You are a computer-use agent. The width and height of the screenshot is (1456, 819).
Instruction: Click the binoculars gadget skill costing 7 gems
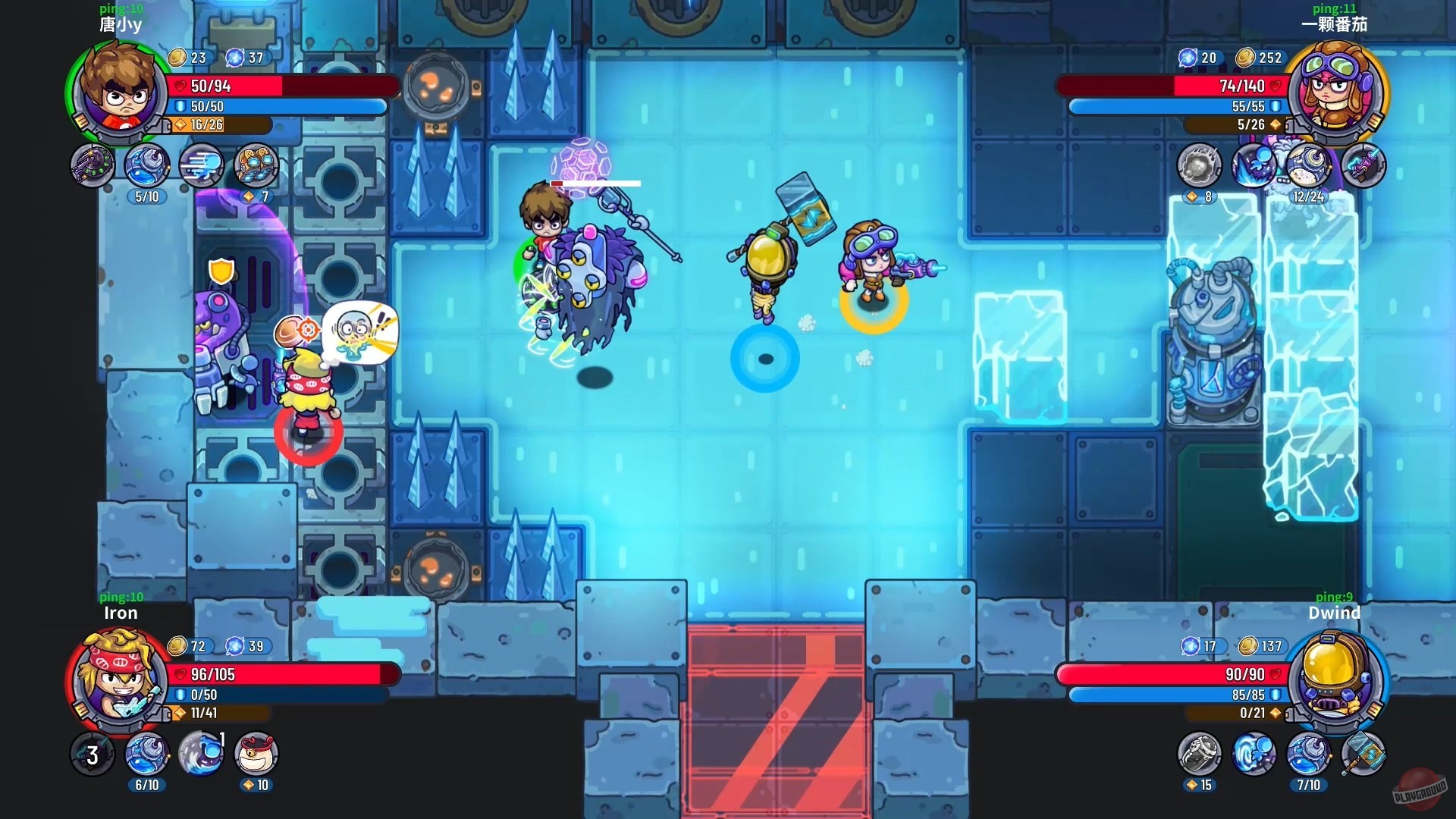[257, 165]
